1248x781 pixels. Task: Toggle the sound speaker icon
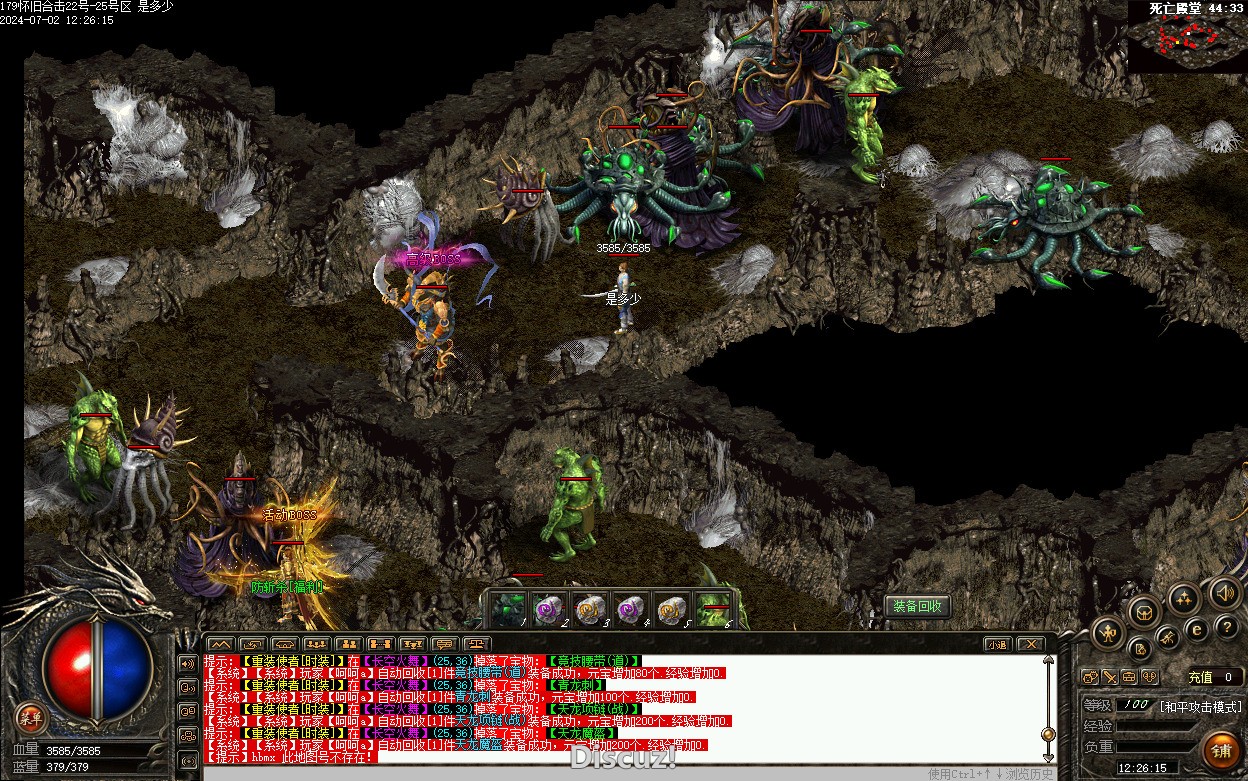(1225, 593)
